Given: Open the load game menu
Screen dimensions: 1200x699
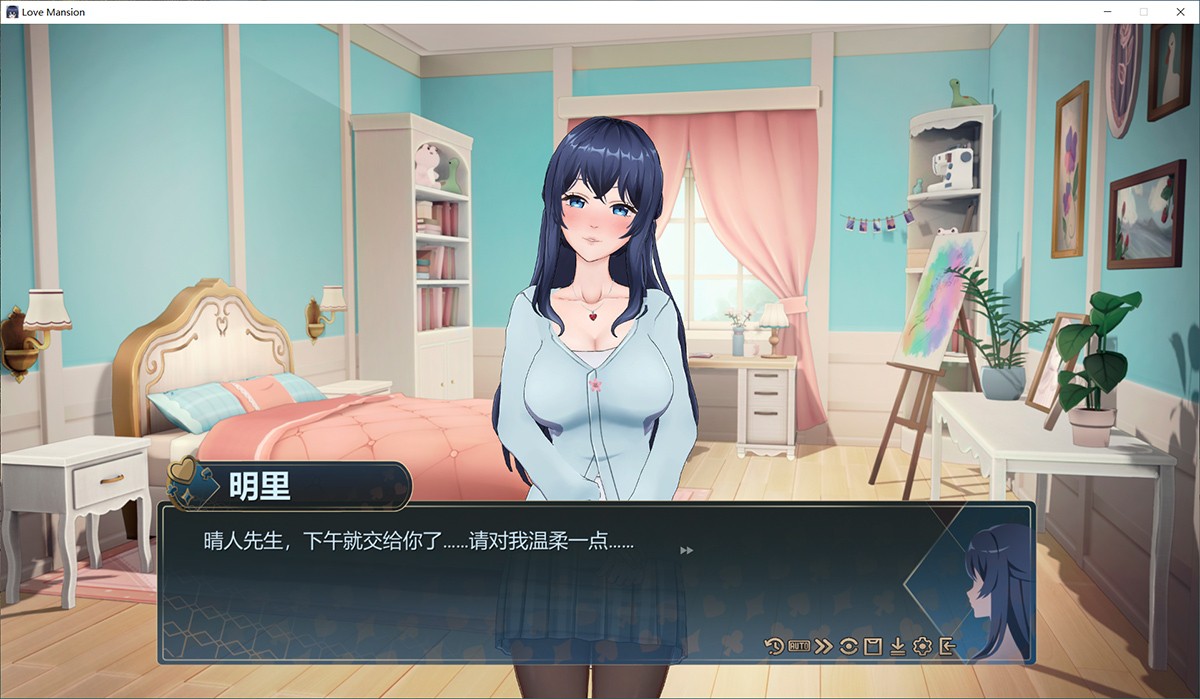Looking at the screenshot, I should pos(897,646).
